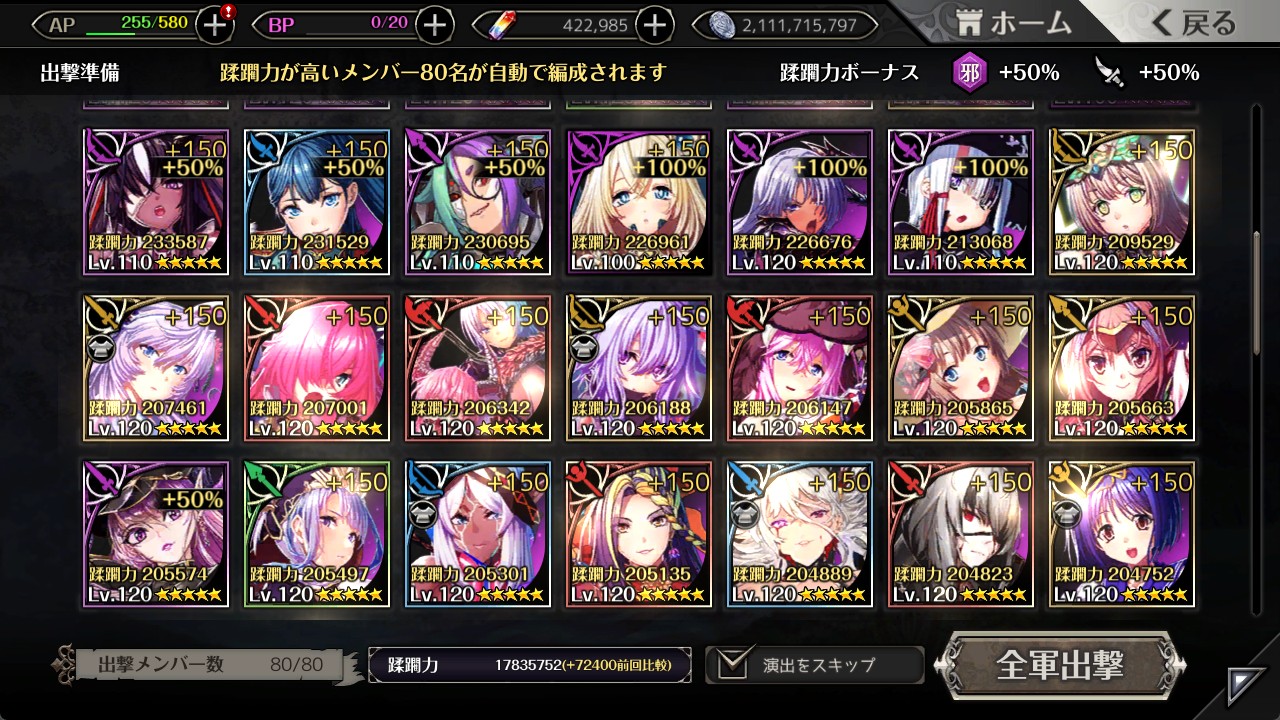
Task: Choose the unit card with power 205663
Action: point(1121,368)
